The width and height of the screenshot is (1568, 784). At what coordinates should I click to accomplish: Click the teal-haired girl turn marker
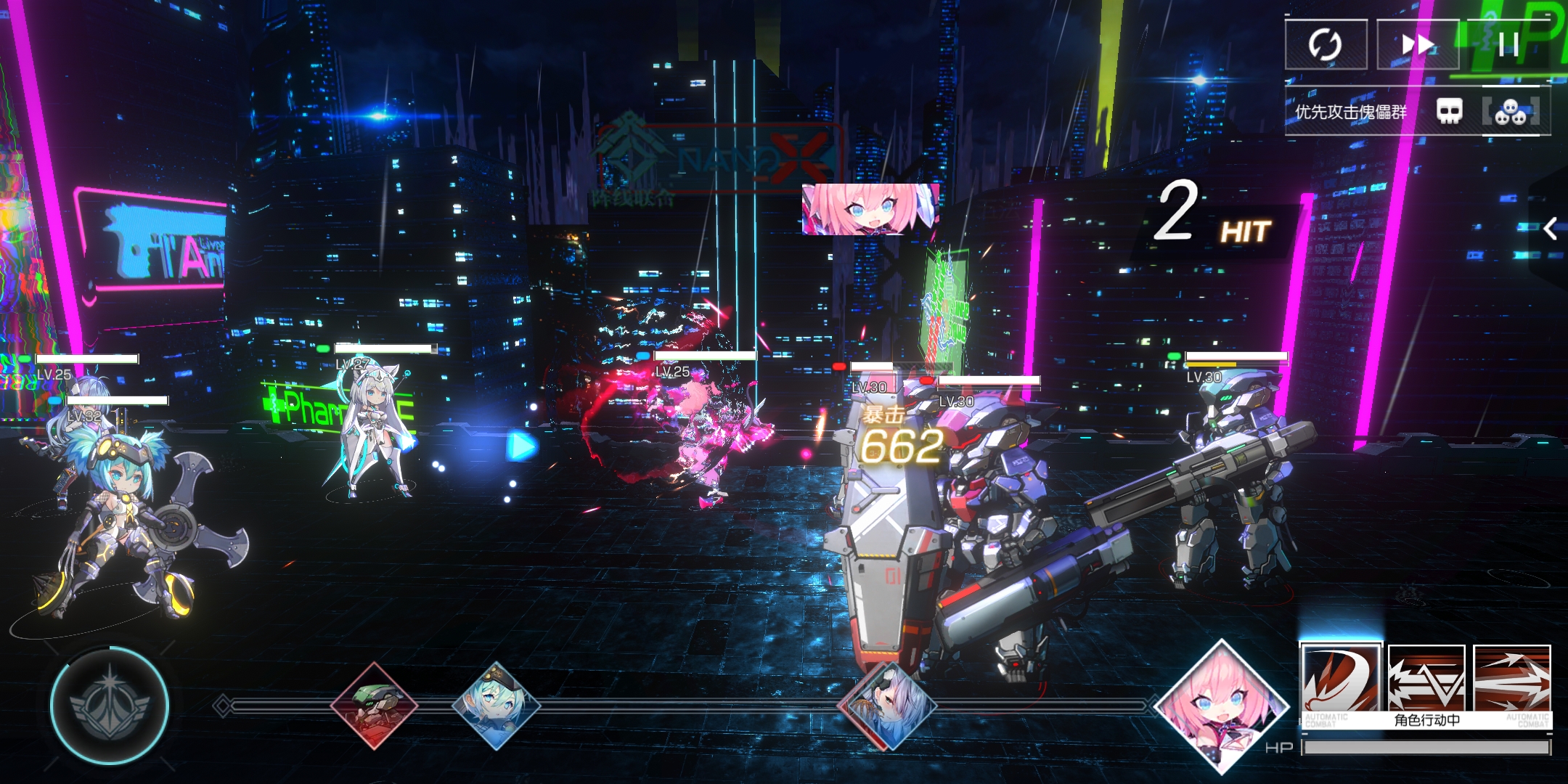click(x=497, y=705)
